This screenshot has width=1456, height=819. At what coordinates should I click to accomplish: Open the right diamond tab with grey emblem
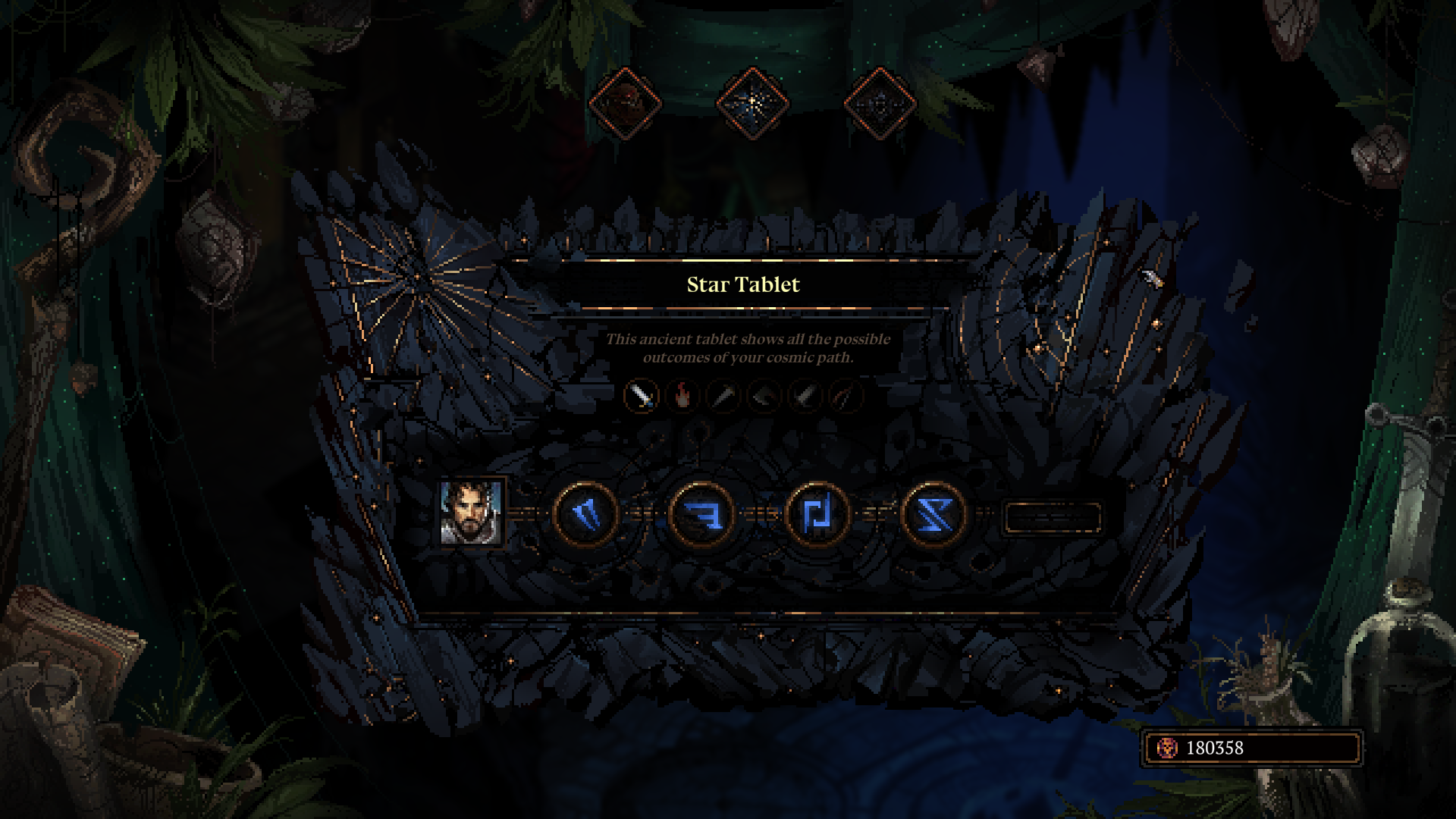click(x=880, y=103)
